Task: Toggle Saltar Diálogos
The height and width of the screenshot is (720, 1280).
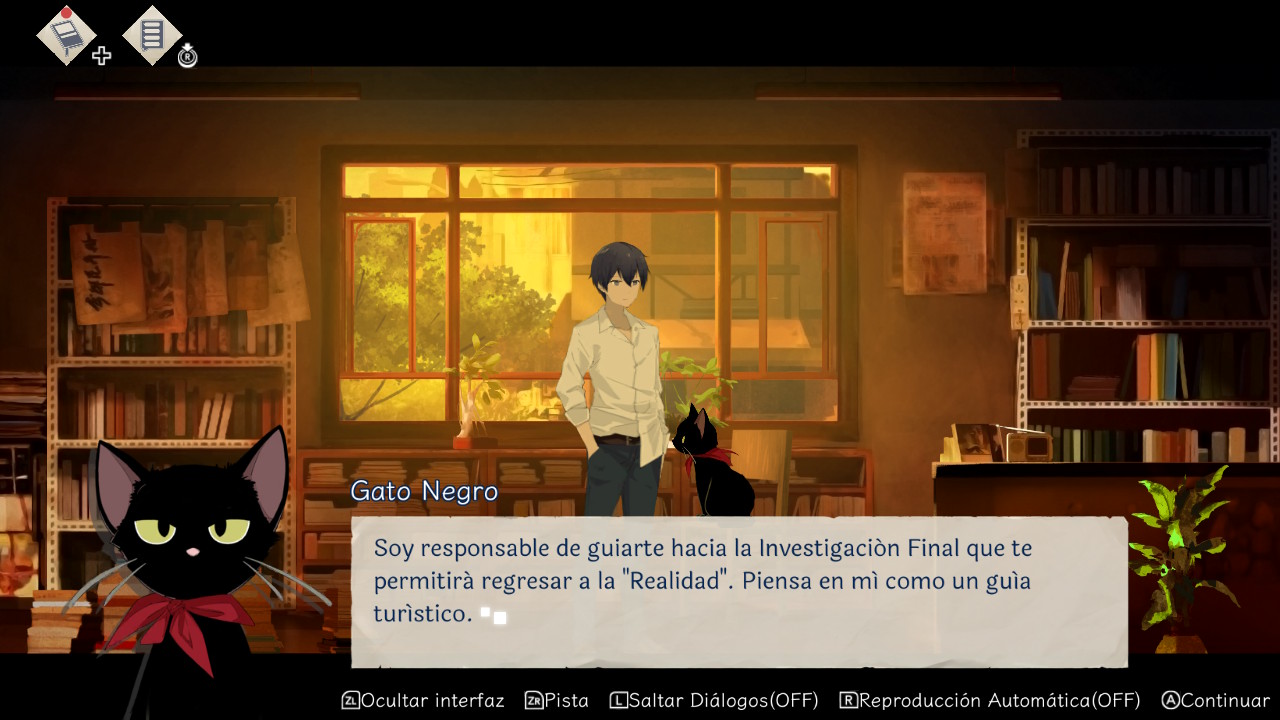Action: 714,701
